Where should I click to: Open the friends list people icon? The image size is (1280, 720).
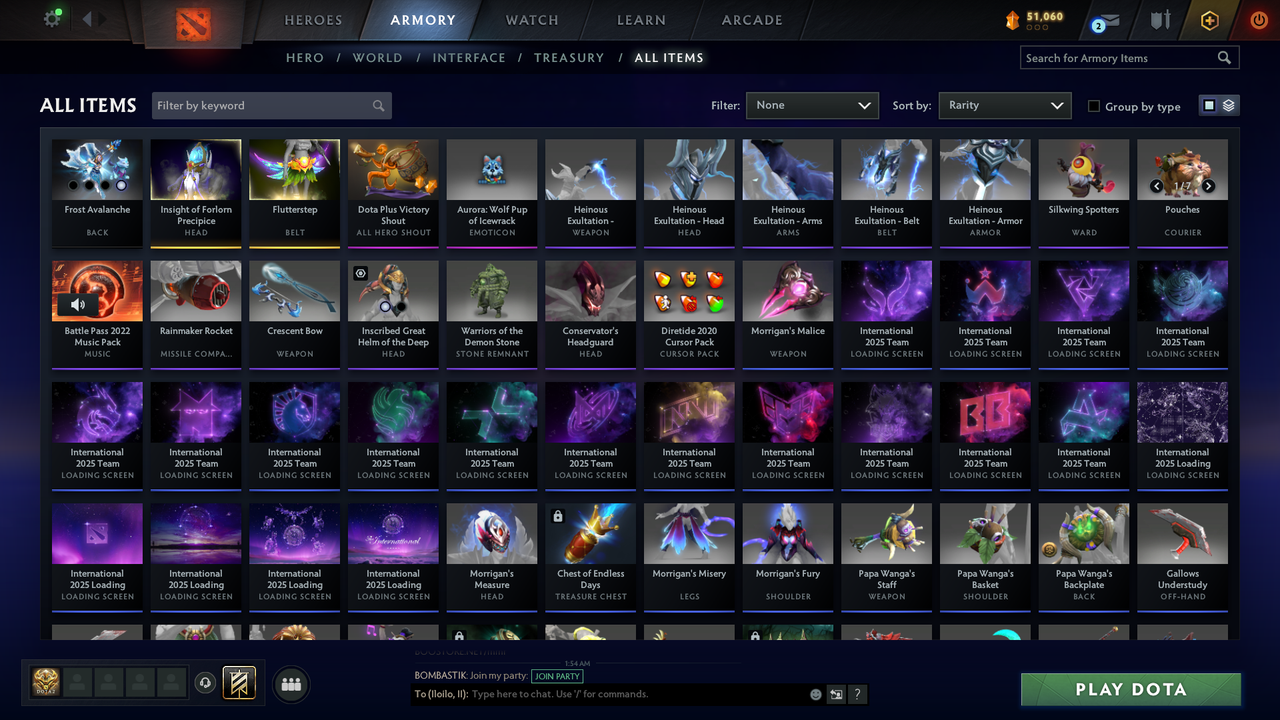290,684
